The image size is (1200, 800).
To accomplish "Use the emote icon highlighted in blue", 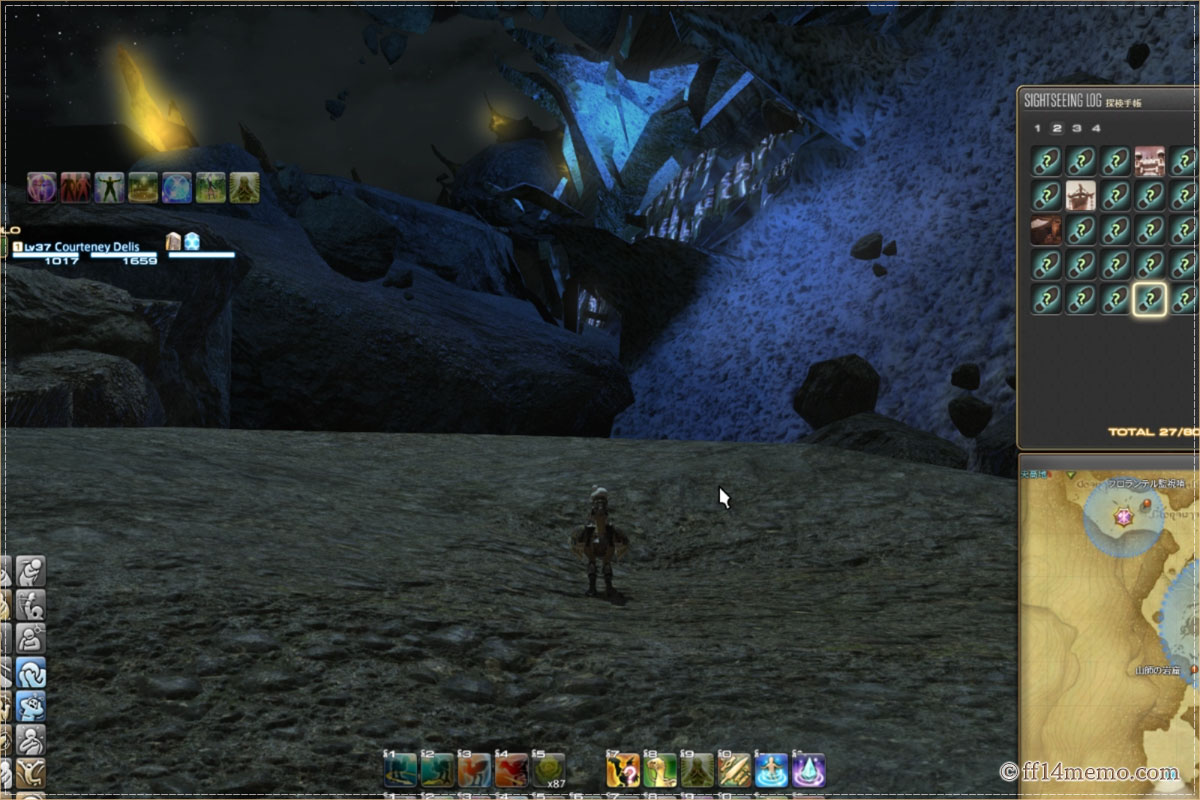I will coord(30,672).
